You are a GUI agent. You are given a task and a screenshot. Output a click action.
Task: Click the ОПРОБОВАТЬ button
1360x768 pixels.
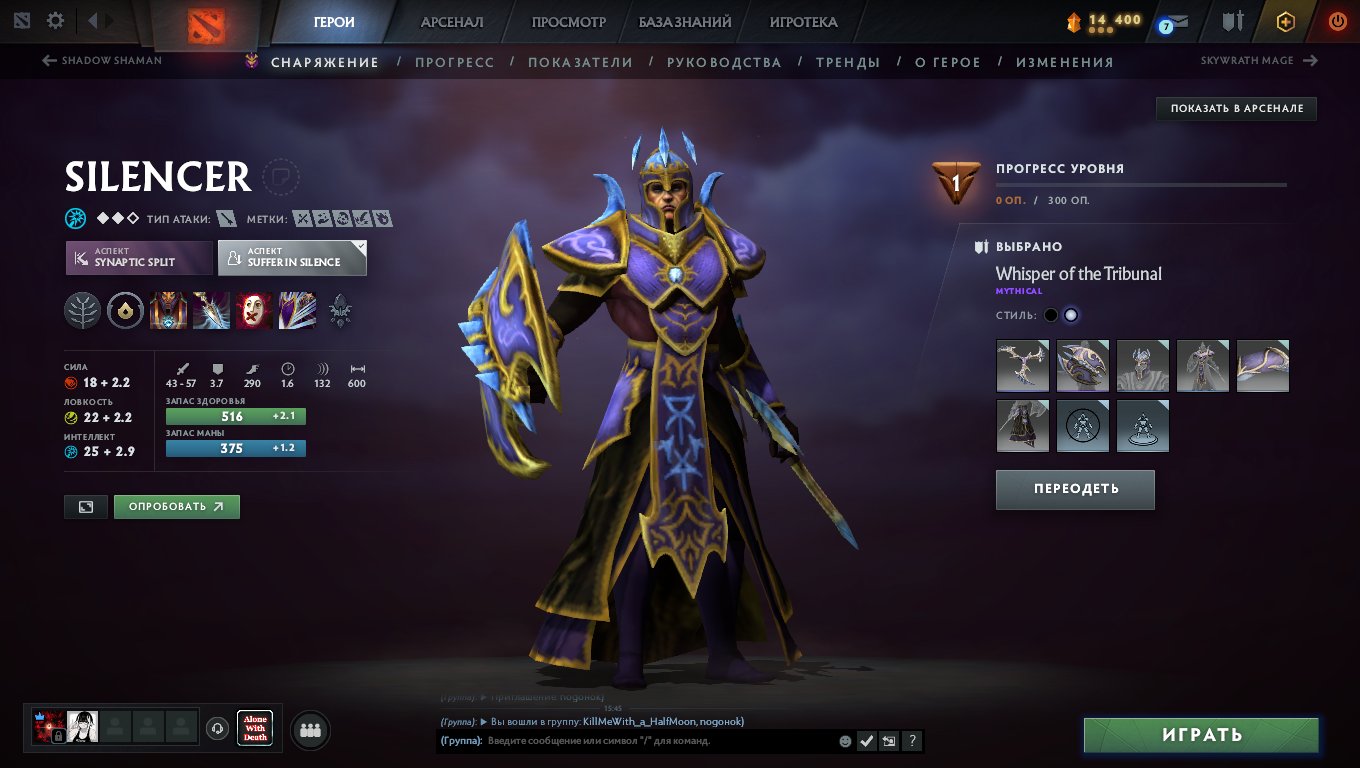[176, 506]
